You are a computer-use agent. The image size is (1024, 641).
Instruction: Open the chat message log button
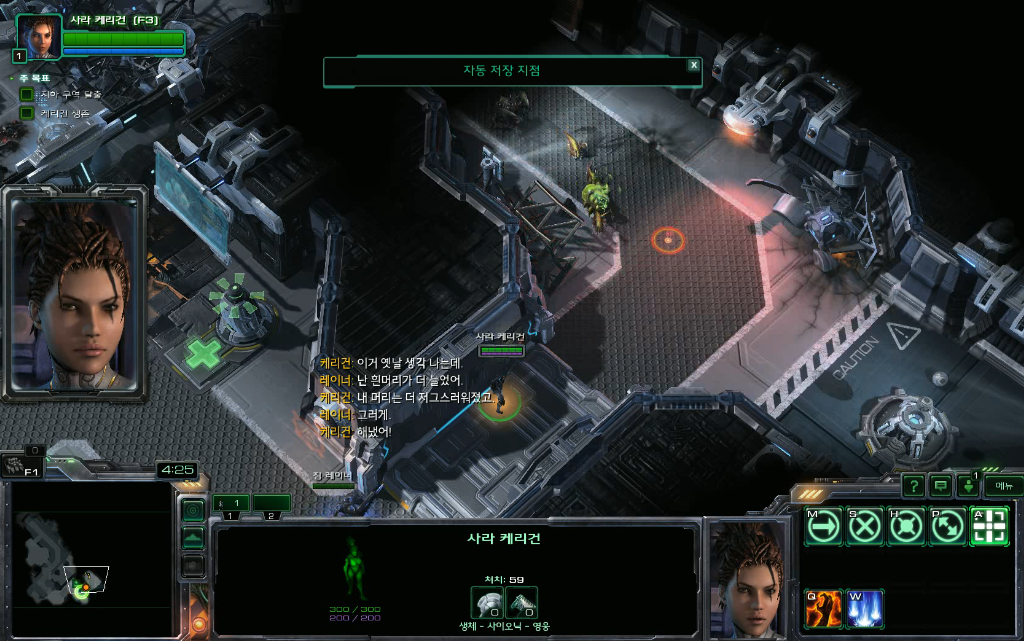point(941,486)
